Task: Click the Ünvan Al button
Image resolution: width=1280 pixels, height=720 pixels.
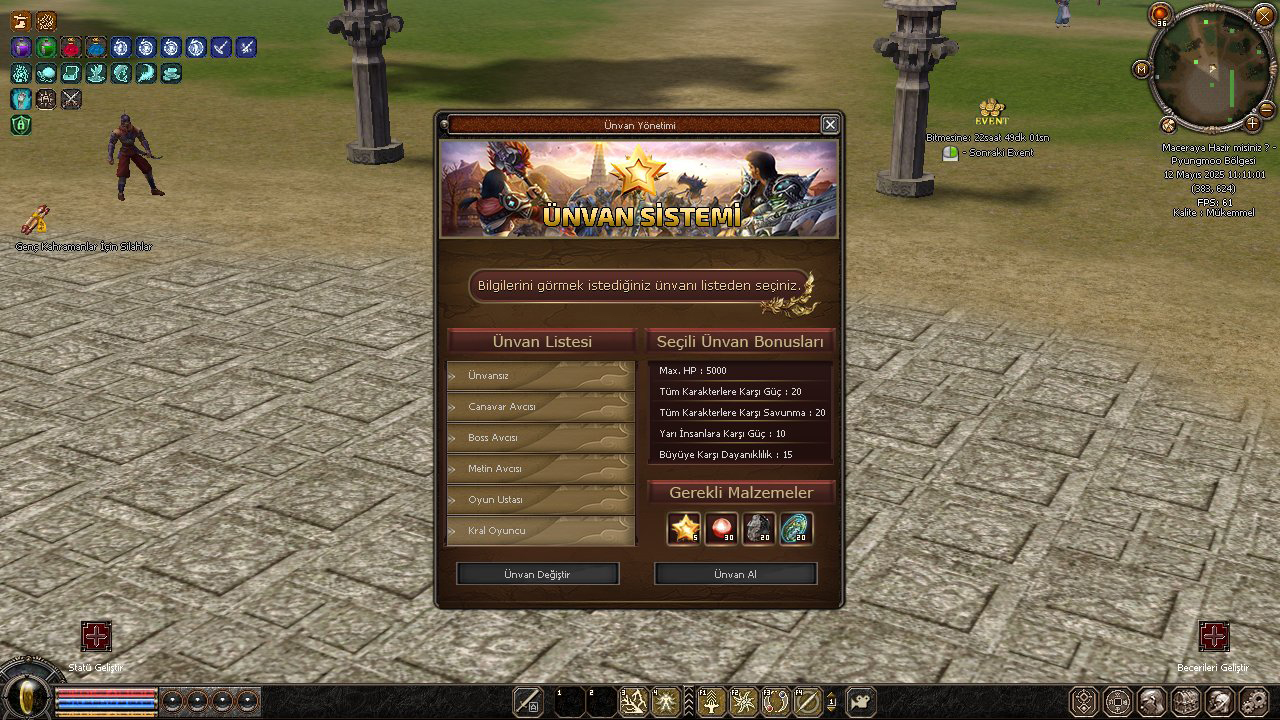Action: coord(735,575)
